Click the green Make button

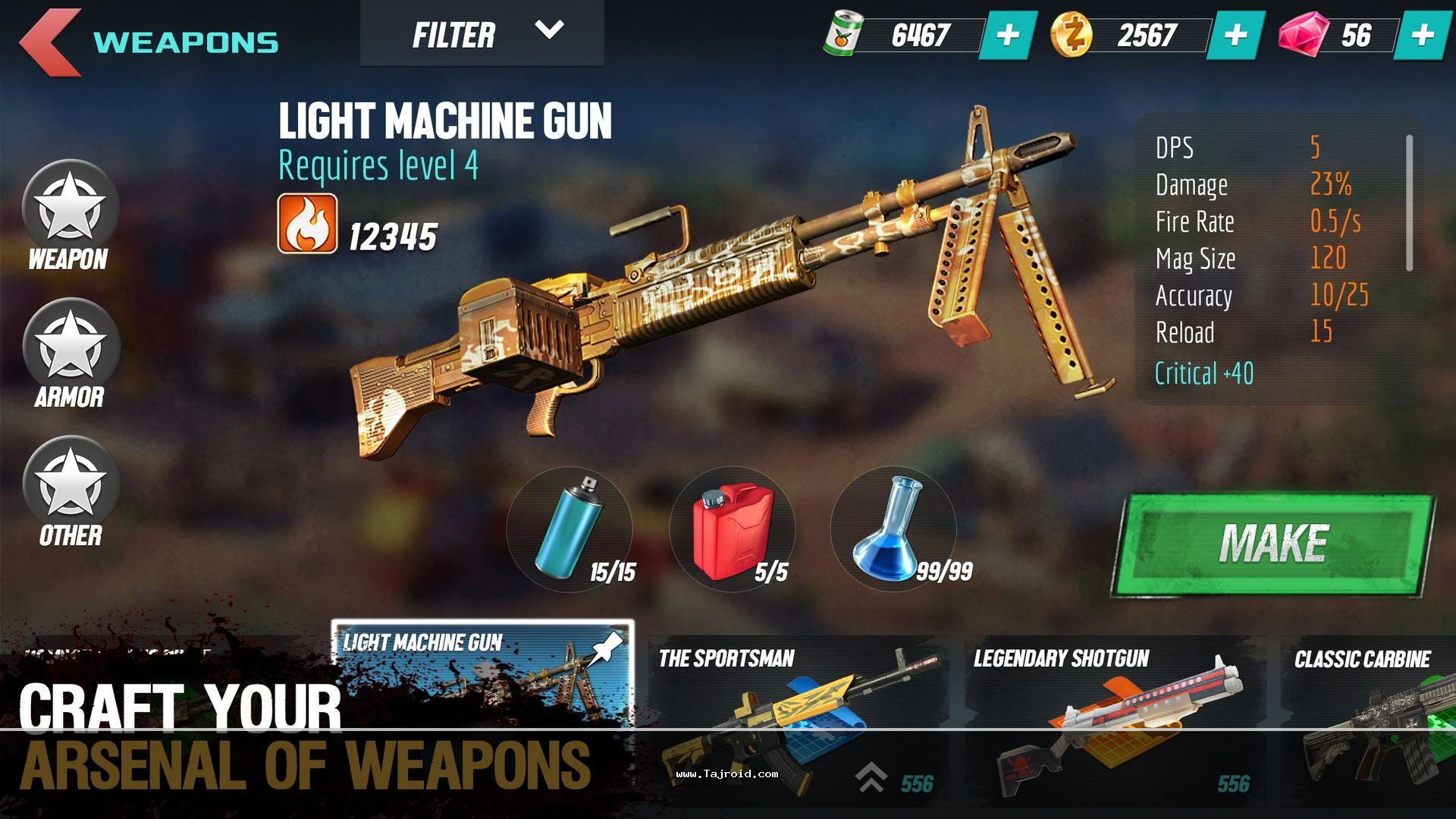(x=1273, y=544)
